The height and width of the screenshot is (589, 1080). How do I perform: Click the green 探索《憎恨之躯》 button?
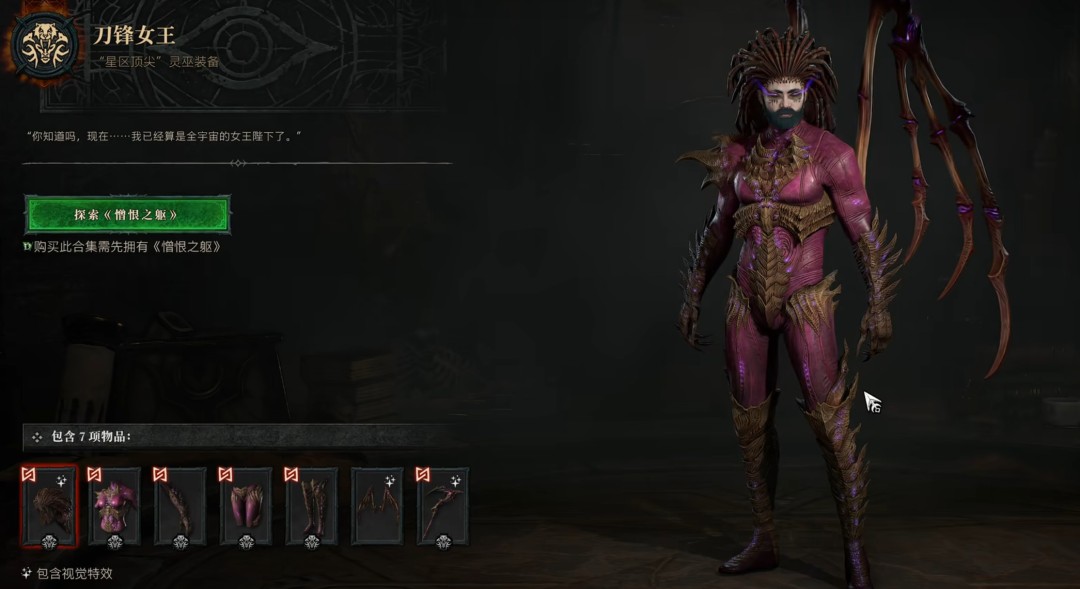coord(127,214)
